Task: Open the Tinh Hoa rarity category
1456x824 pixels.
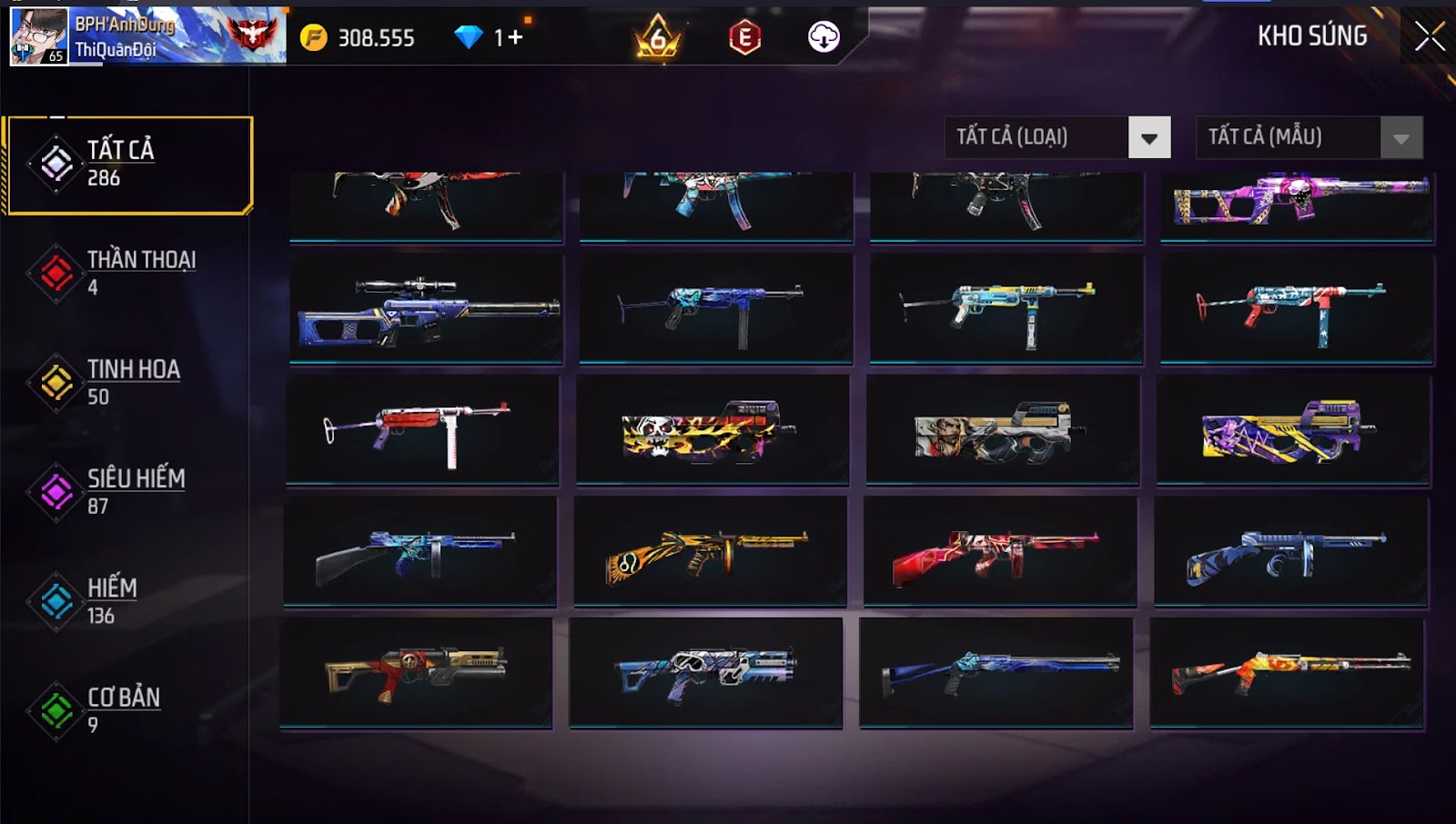Action: pyautogui.click(x=127, y=383)
